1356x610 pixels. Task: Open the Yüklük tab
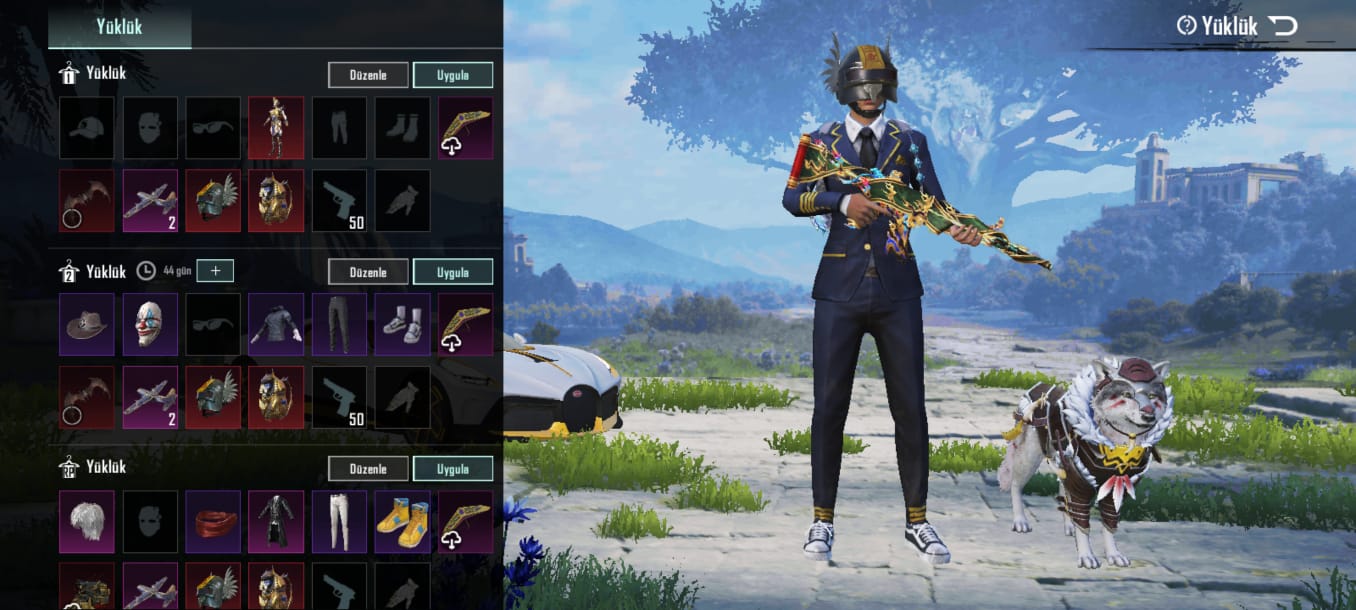[x=119, y=26]
